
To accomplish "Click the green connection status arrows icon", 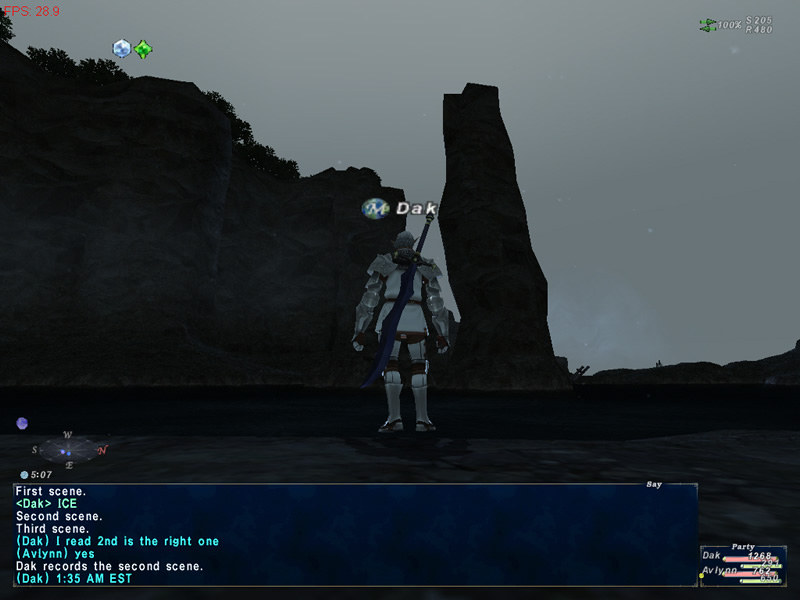I will (x=708, y=24).
